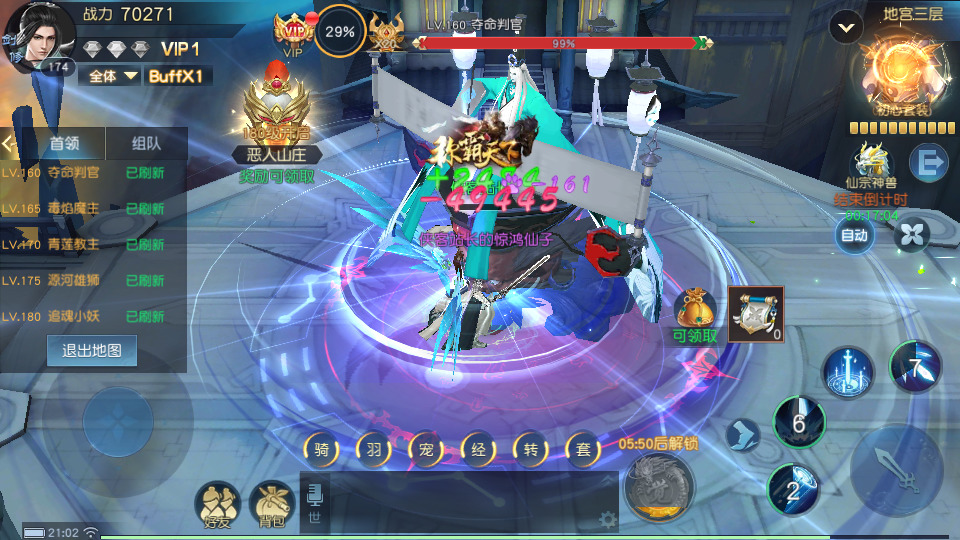Open the 羽 wings menu button

click(374, 449)
